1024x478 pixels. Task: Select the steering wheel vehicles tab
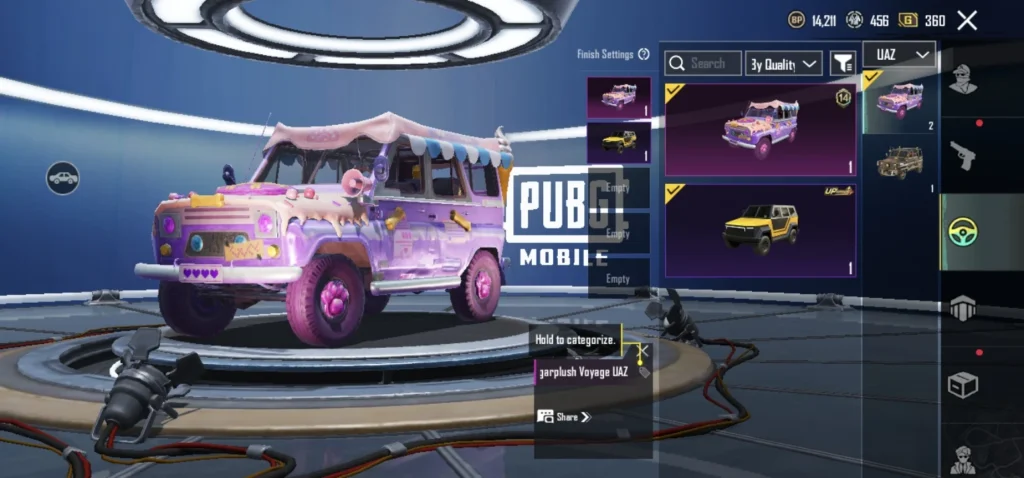(x=962, y=232)
